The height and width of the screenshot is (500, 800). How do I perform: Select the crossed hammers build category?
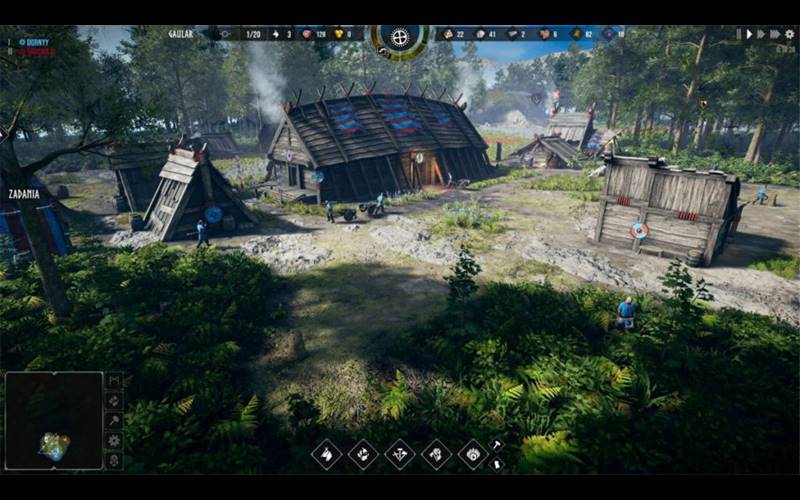pyautogui.click(x=400, y=454)
